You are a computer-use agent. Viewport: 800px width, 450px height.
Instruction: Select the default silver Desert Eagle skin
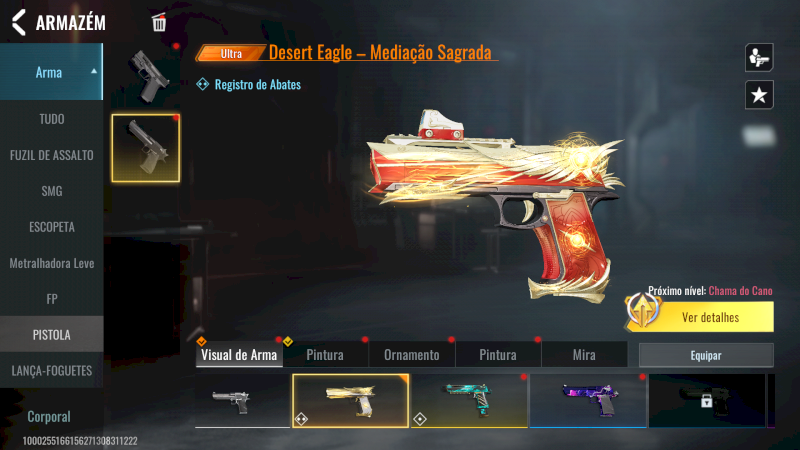click(241, 400)
